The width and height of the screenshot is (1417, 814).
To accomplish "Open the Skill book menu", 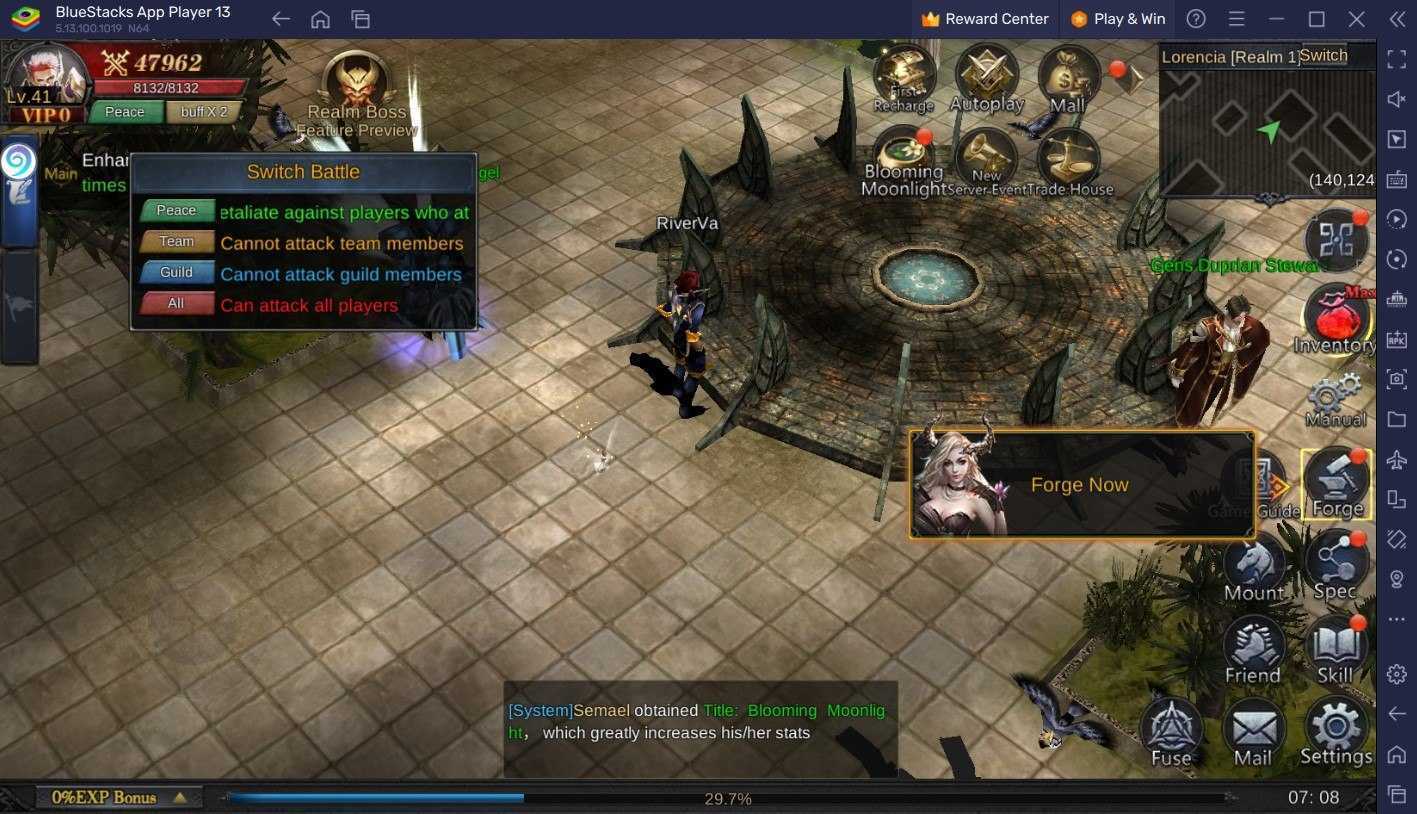I will pos(1335,650).
